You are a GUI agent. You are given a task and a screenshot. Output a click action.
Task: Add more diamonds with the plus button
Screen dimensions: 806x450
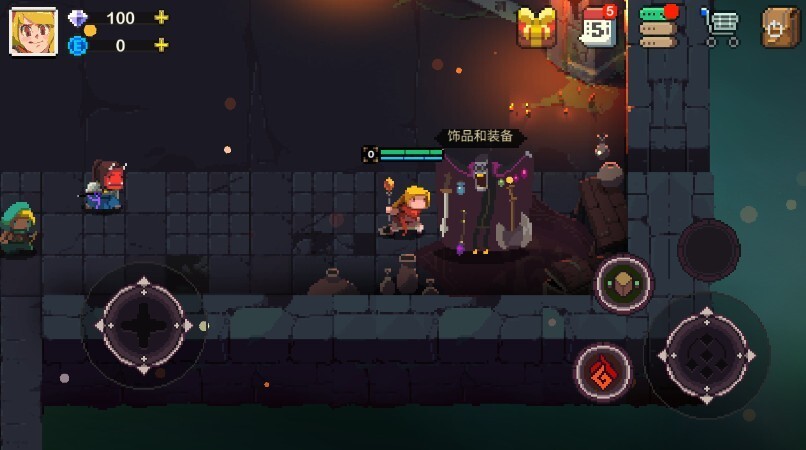tap(161, 18)
